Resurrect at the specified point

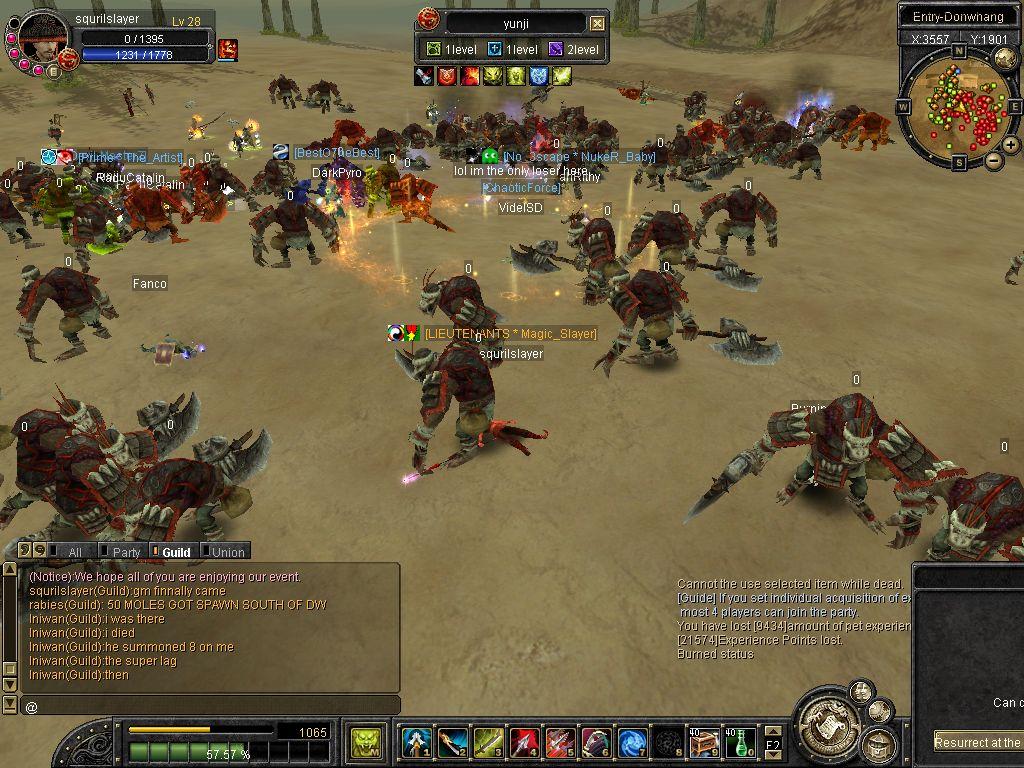pyautogui.click(x=978, y=742)
